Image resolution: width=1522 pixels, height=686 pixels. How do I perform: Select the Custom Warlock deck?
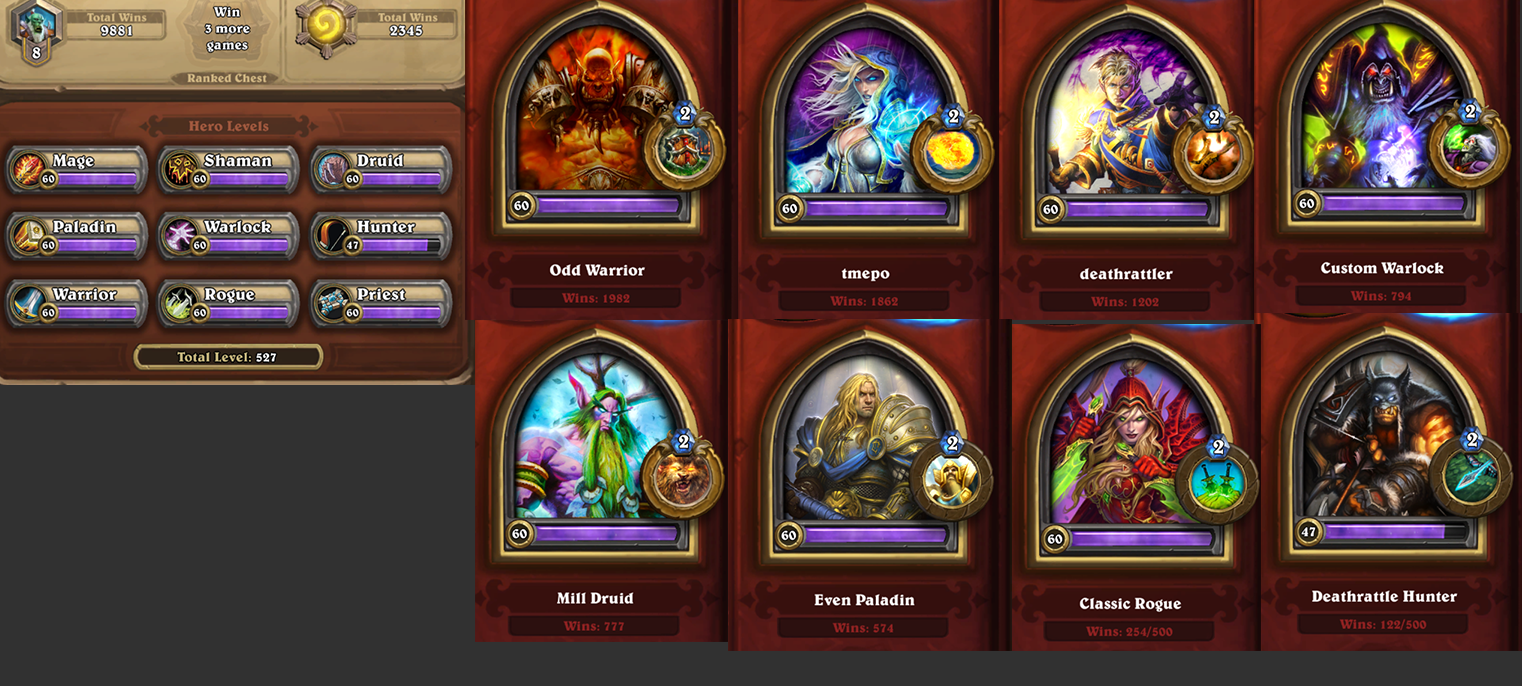(x=1382, y=125)
